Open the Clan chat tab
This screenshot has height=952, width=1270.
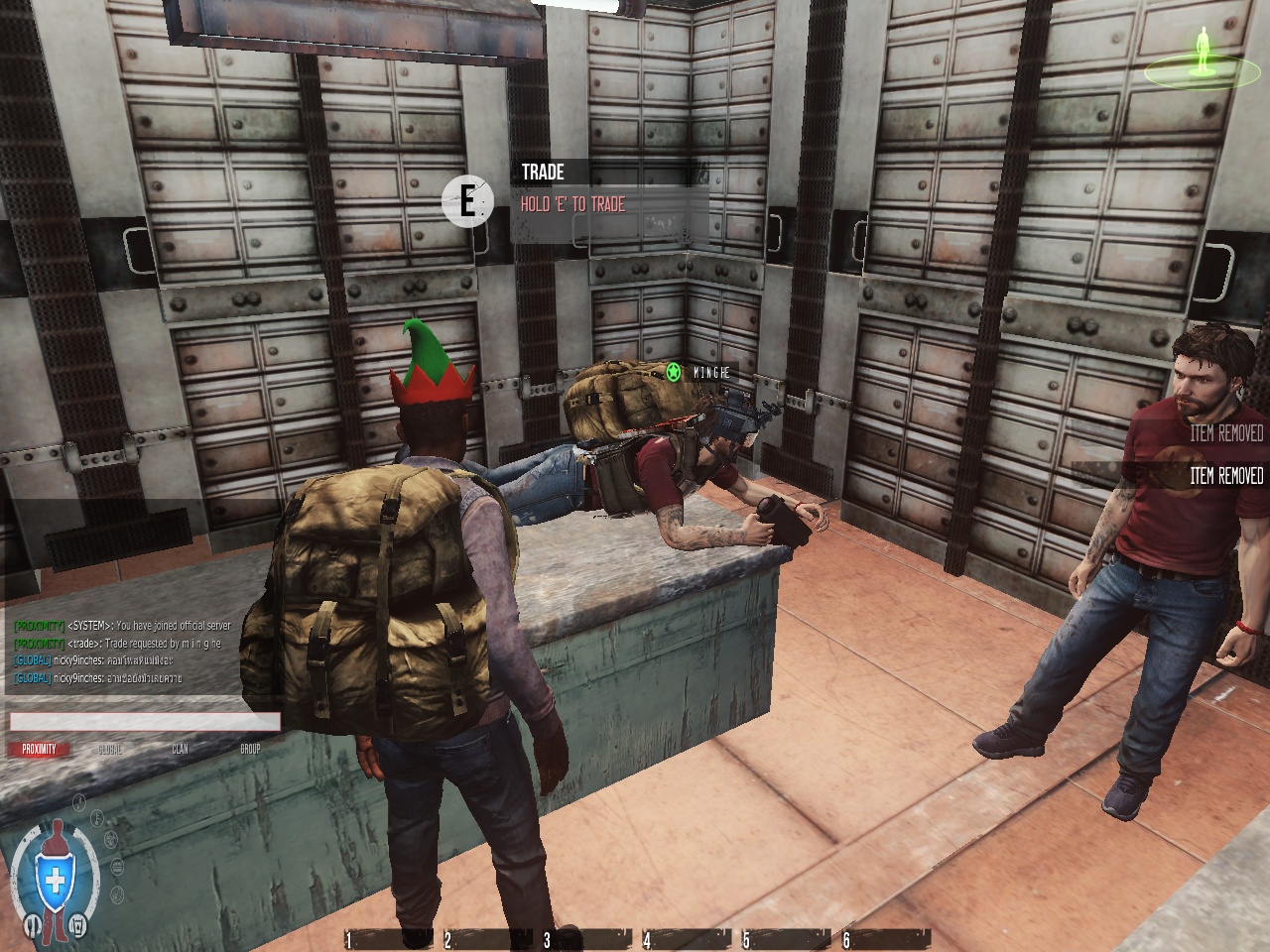(180, 750)
